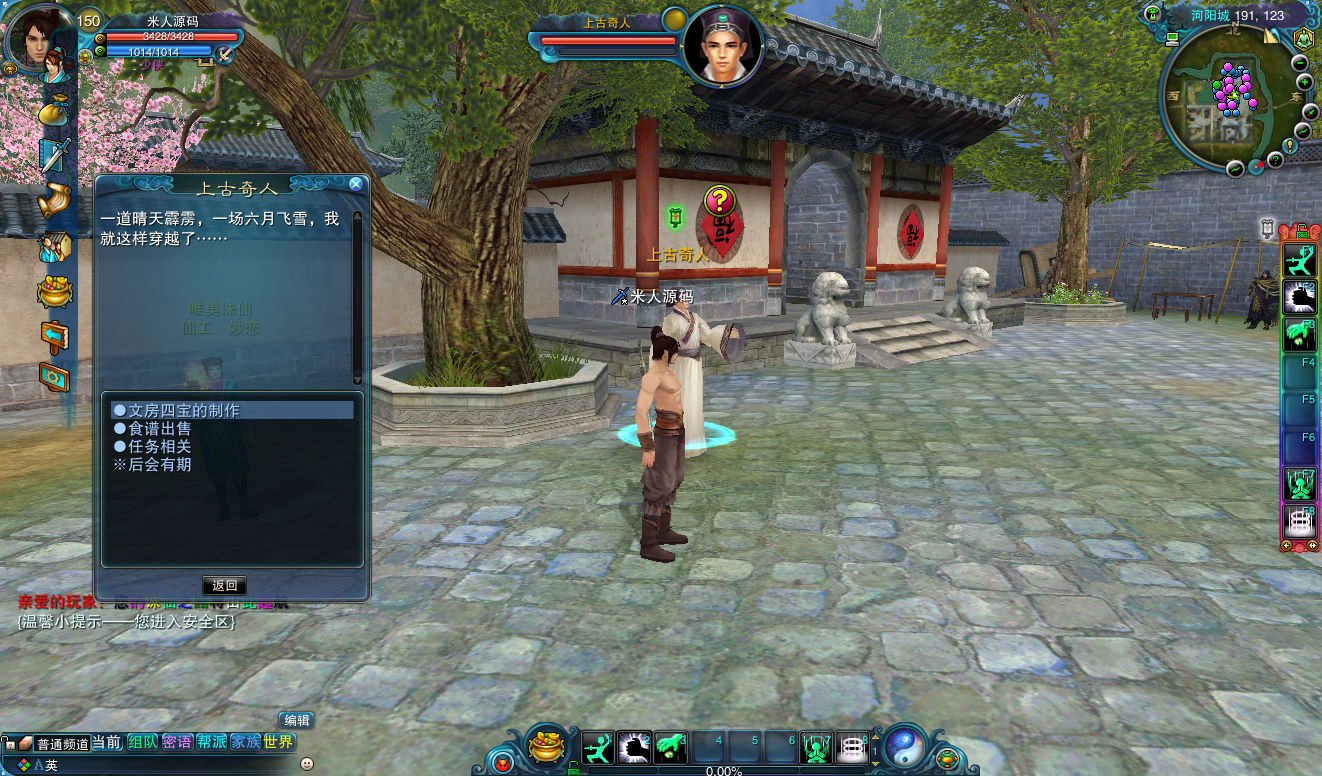Activate the meditation skill in slot 7
Image resolution: width=1322 pixels, height=776 pixels.
click(816, 748)
